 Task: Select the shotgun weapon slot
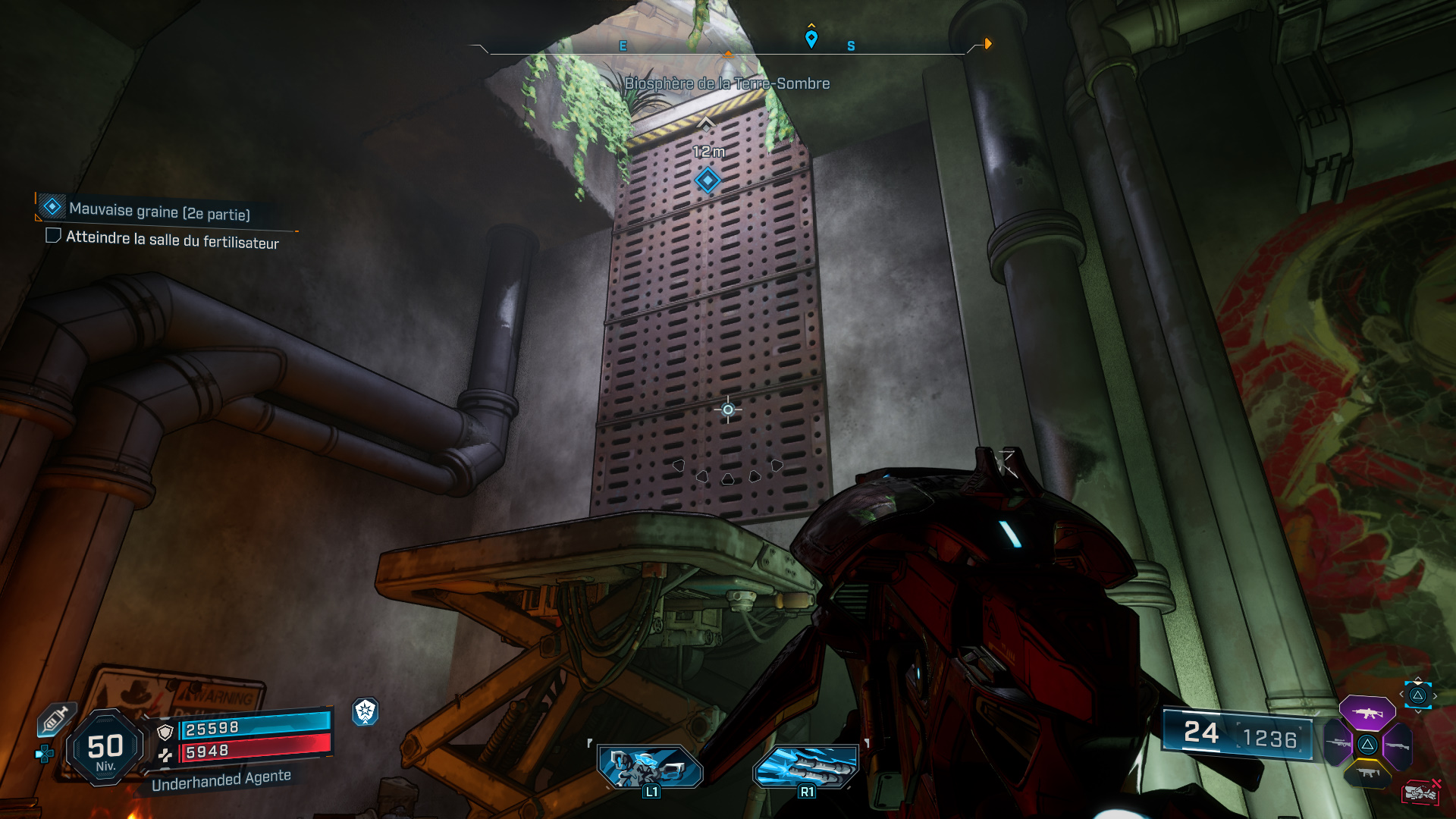[1398, 745]
